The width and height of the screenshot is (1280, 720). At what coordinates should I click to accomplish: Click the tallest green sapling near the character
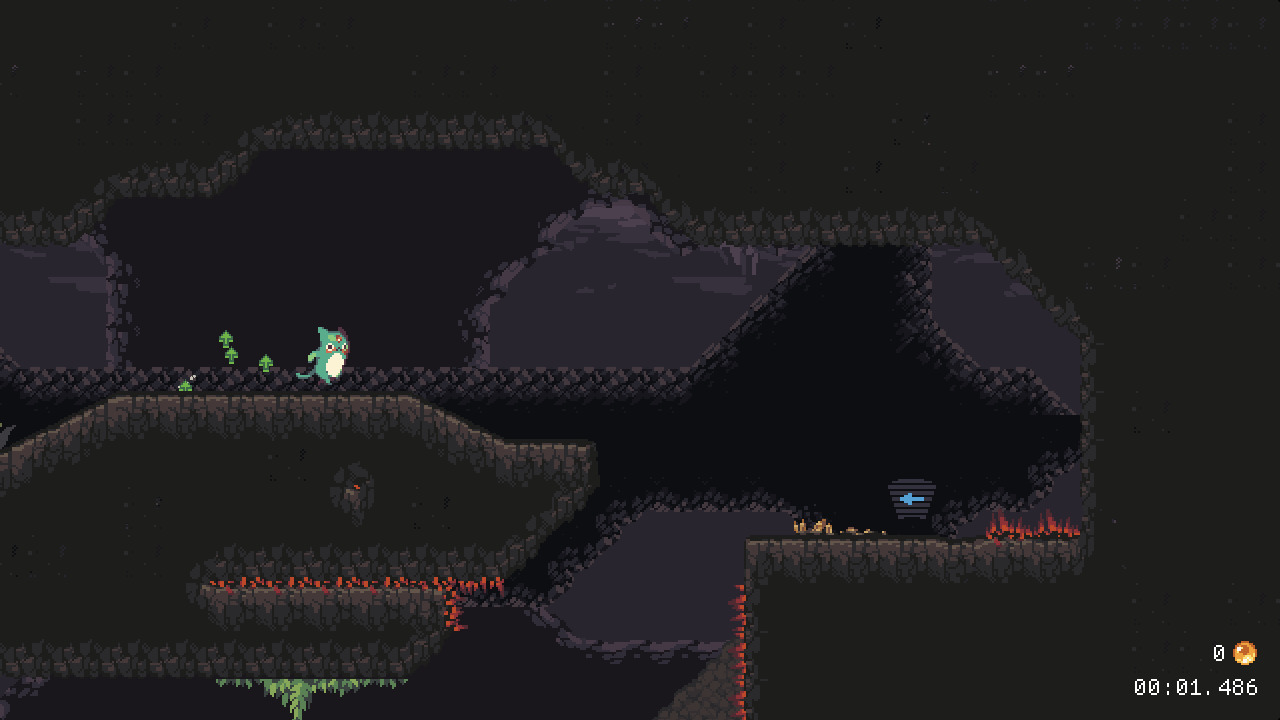226,342
